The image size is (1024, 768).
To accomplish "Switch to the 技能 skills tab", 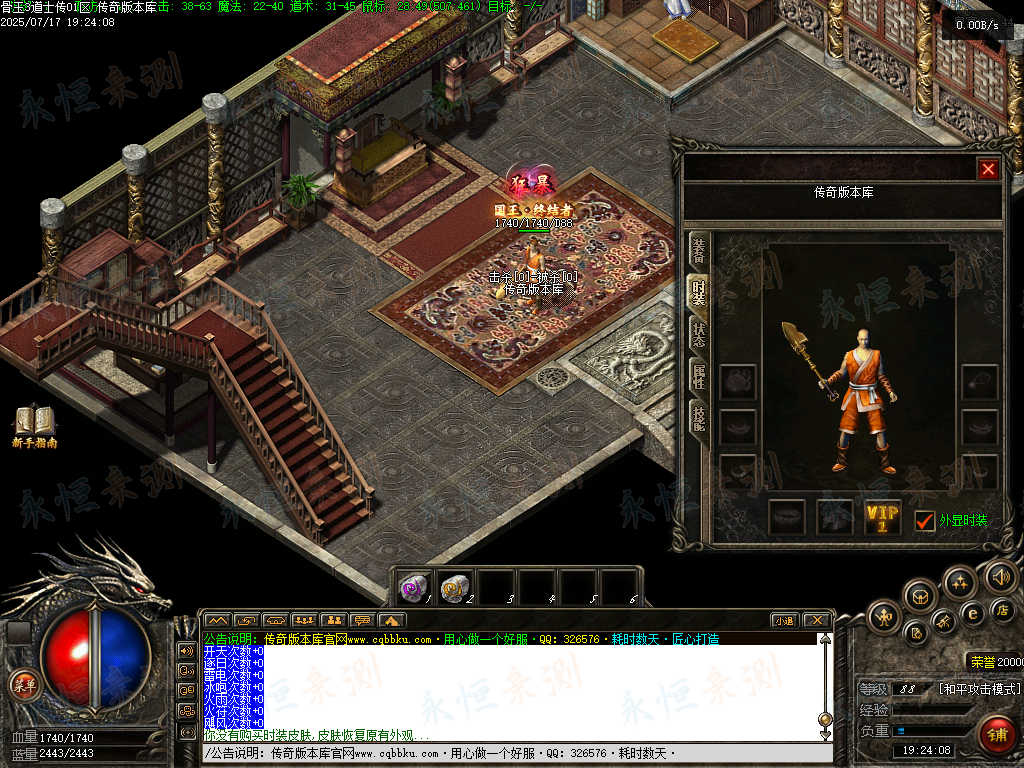I will 698,418.
